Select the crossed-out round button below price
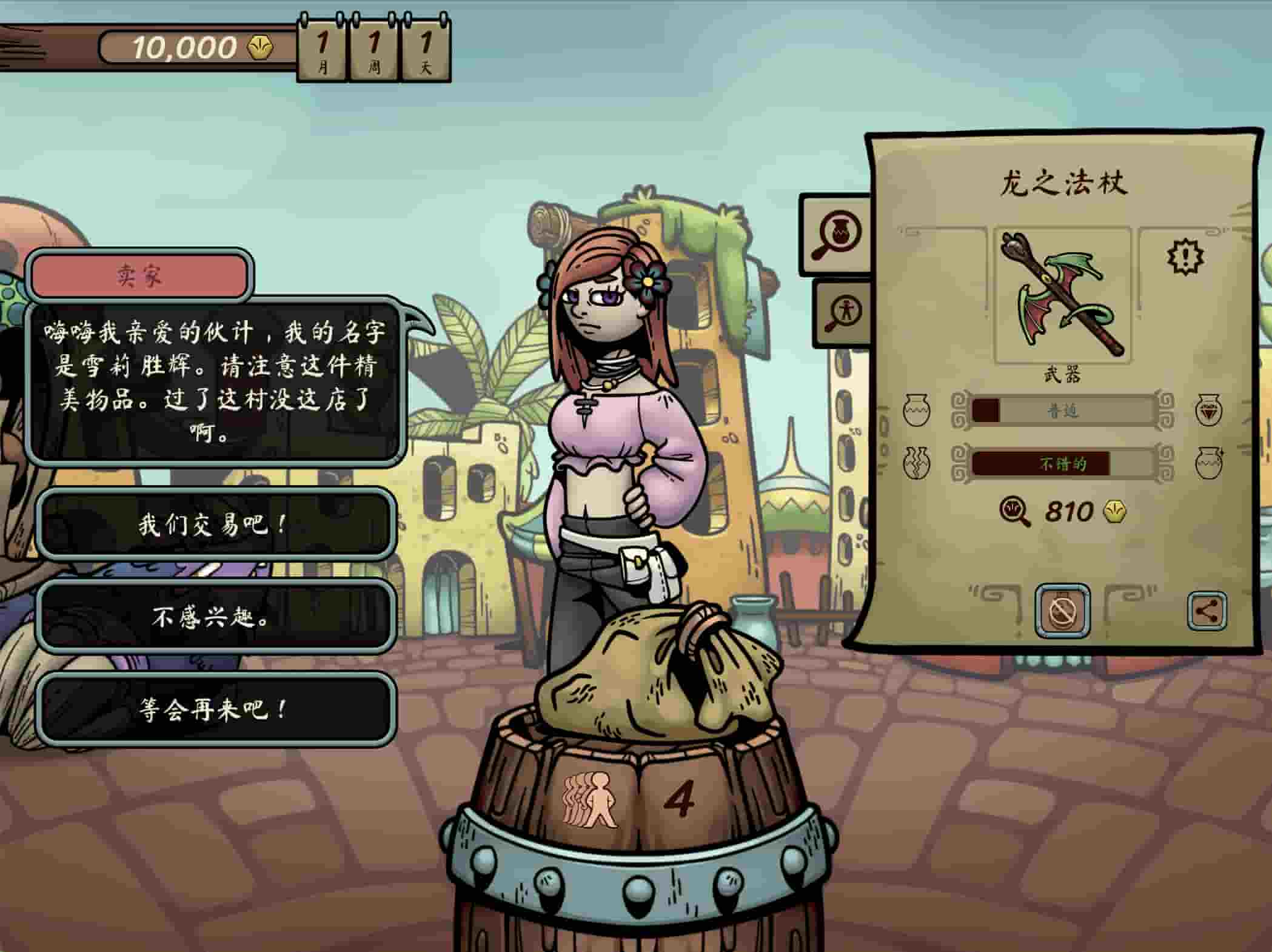The image size is (1272, 952). point(1062,611)
